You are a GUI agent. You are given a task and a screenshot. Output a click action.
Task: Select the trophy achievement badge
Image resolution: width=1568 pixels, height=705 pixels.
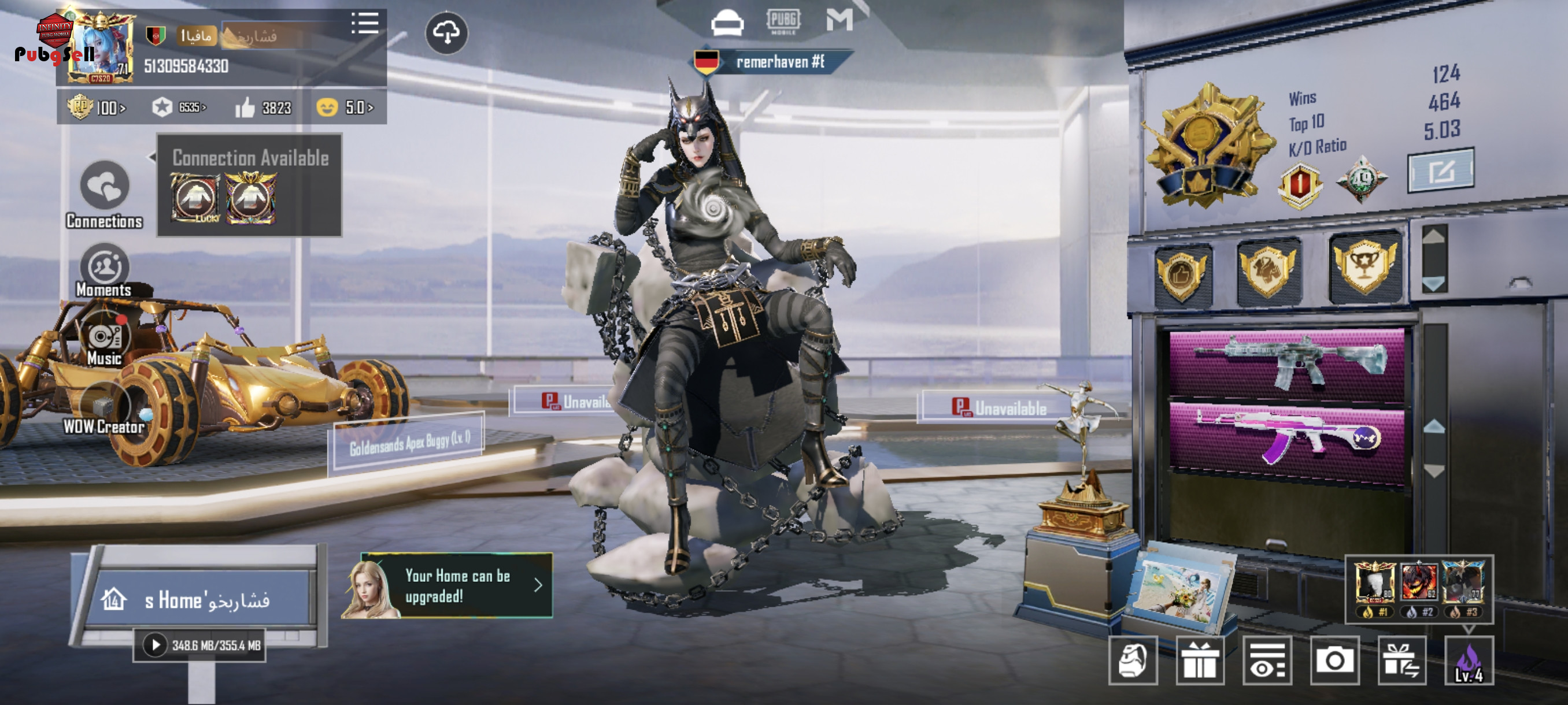click(x=1364, y=268)
